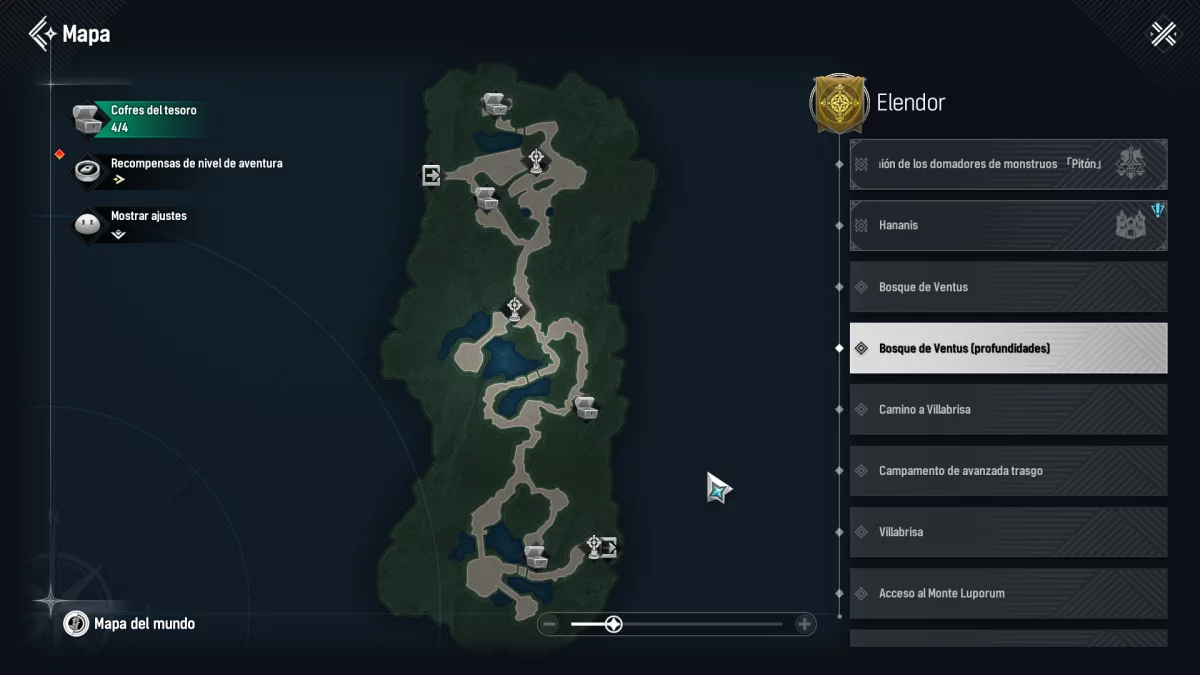Choose Bosque de Ventus (profundidades) entry
Screen dimensions: 1200x675
coord(1008,348)
